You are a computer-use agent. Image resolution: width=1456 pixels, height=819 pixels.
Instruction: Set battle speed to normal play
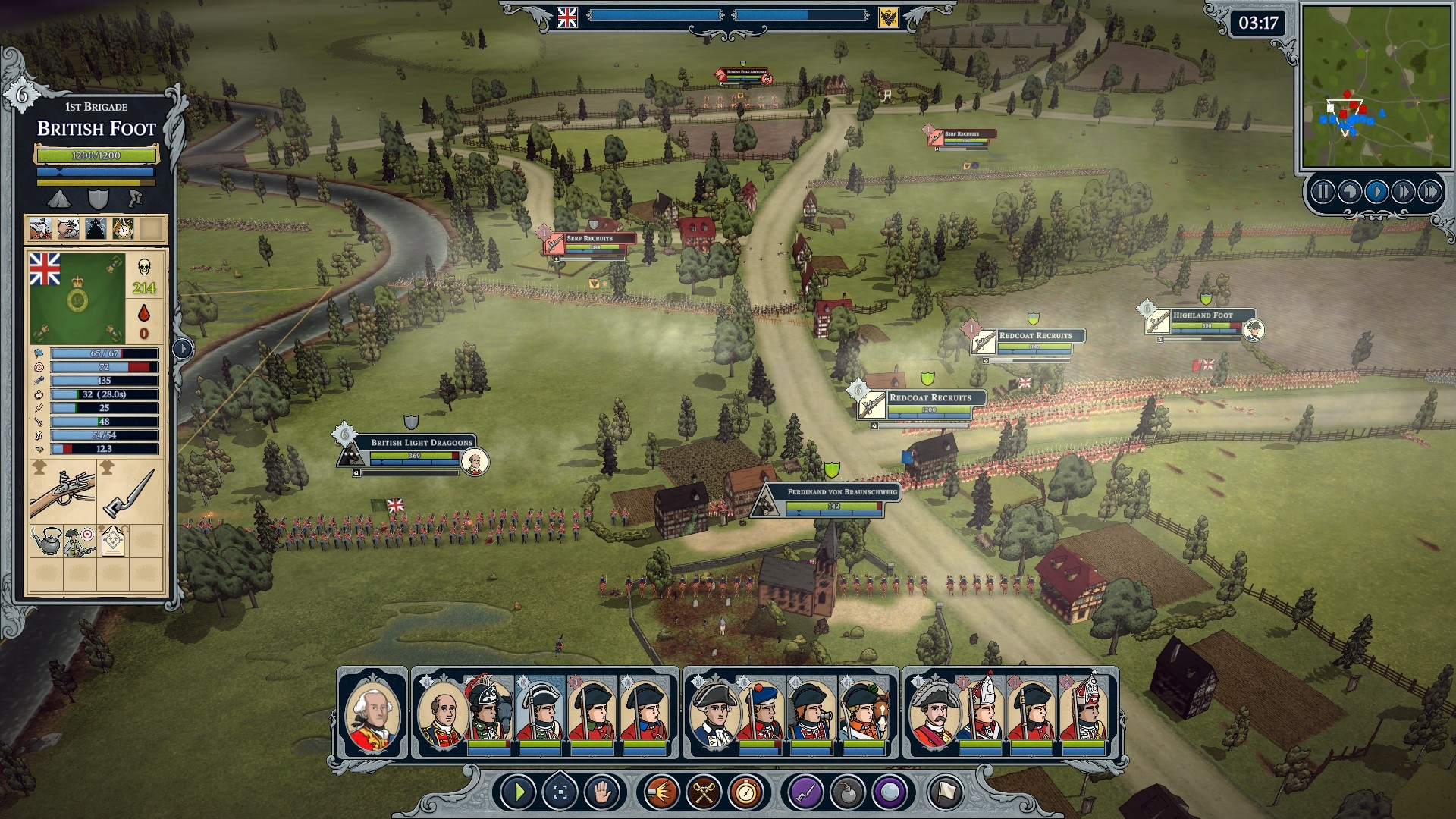tap(1376, 192)
